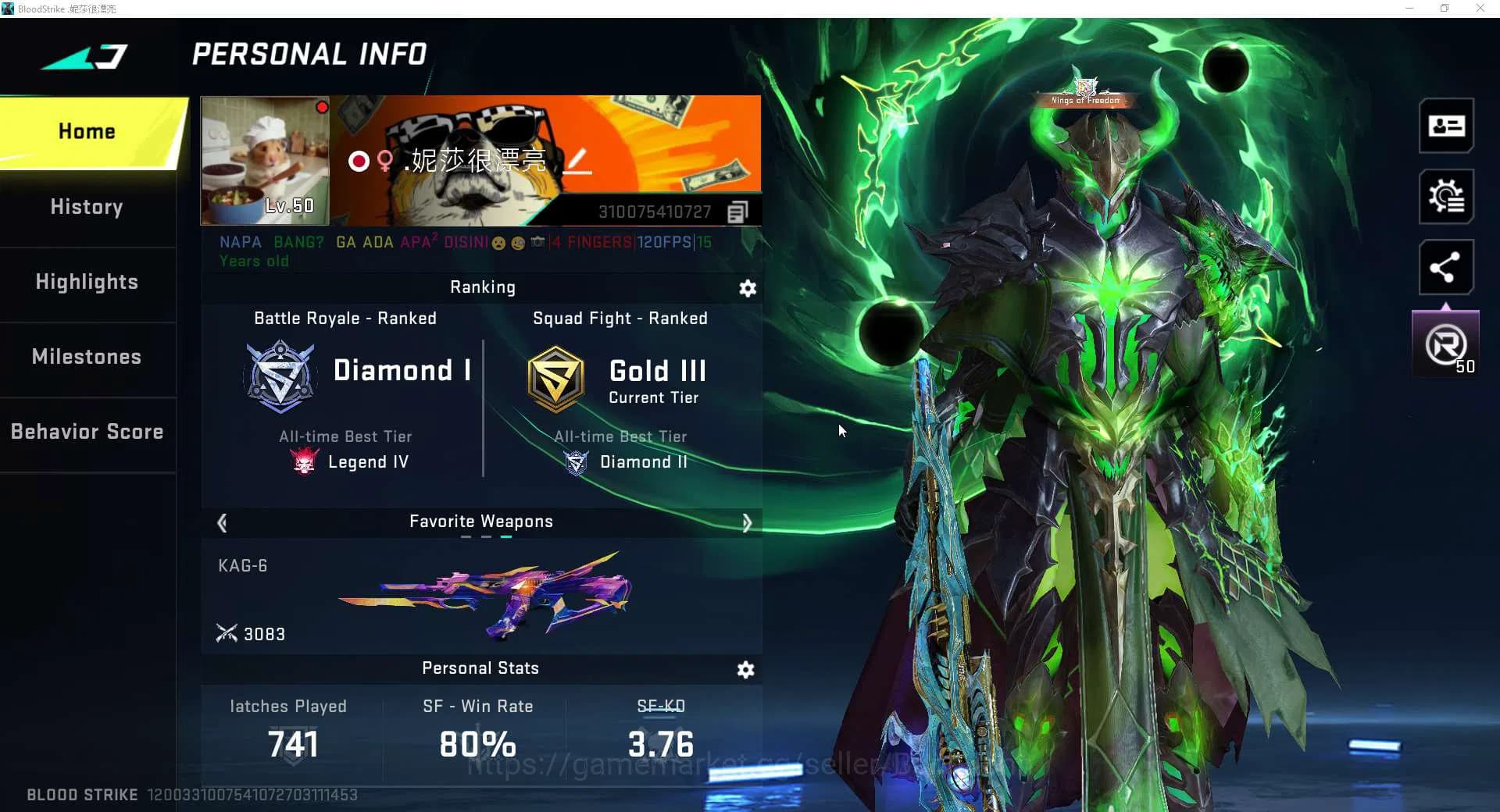Click the hamster chef profile avatar
This screenshot has width=1500, height=812.
click(x=265, y=160)
